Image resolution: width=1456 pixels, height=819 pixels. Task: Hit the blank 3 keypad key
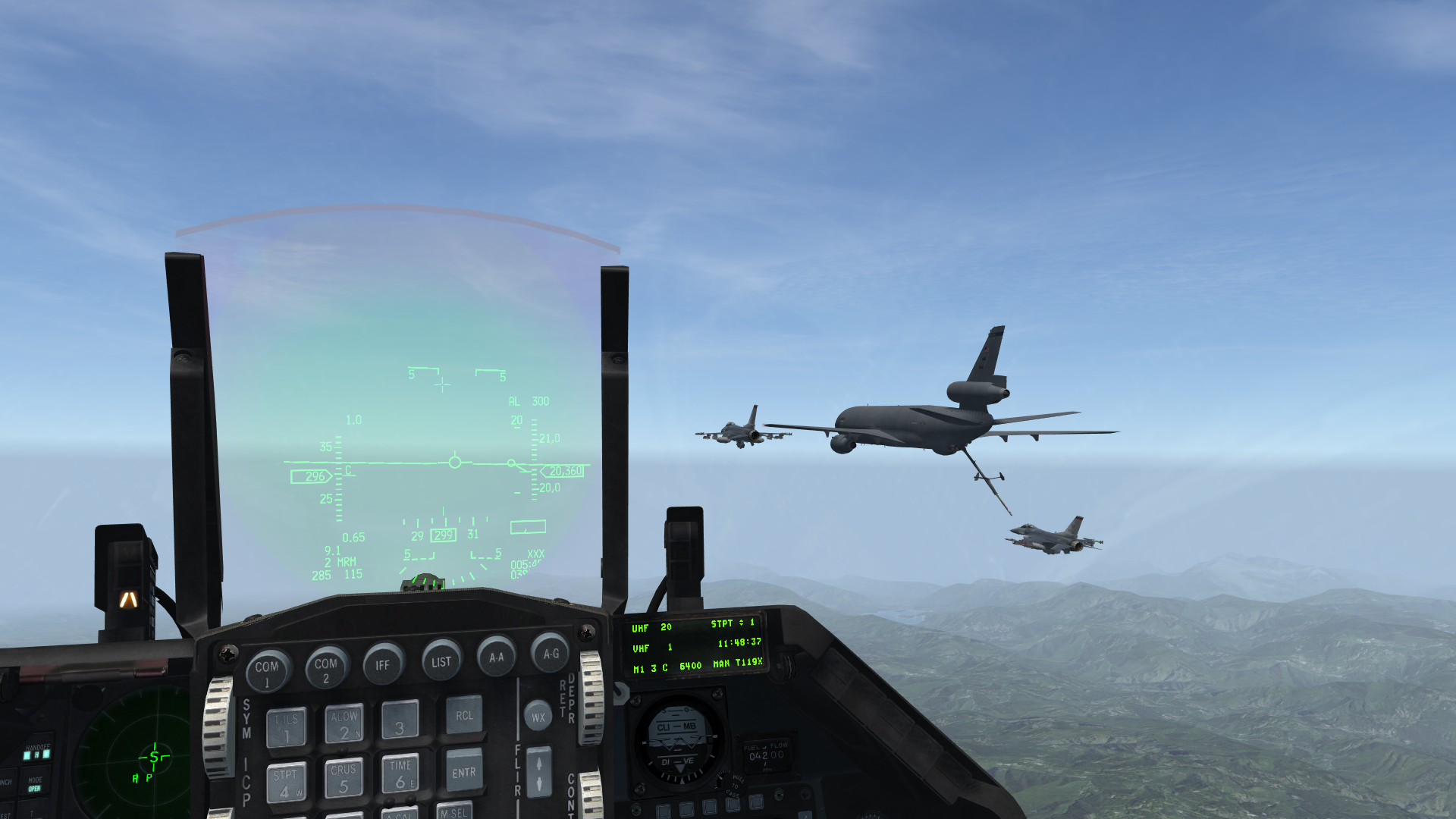400,720
